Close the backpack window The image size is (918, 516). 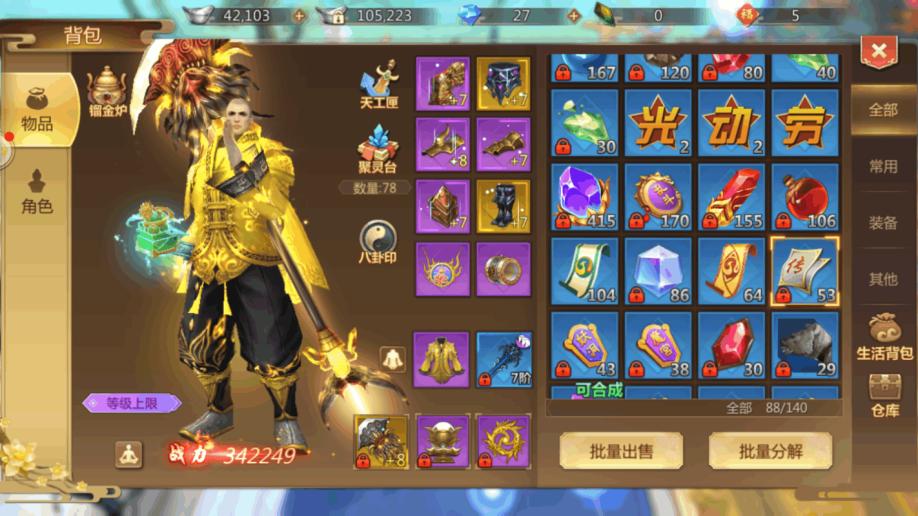tap(878, 50)
